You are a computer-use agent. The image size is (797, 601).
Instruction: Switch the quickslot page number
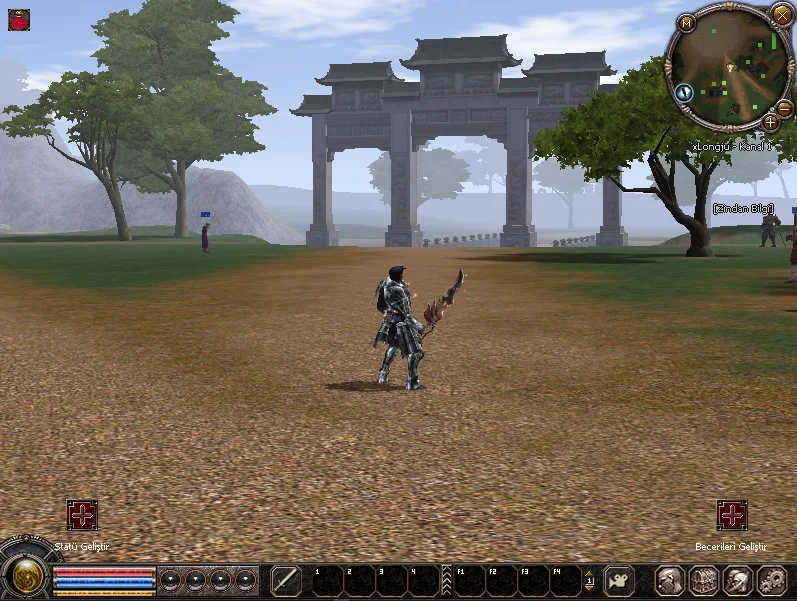[589, 581]
